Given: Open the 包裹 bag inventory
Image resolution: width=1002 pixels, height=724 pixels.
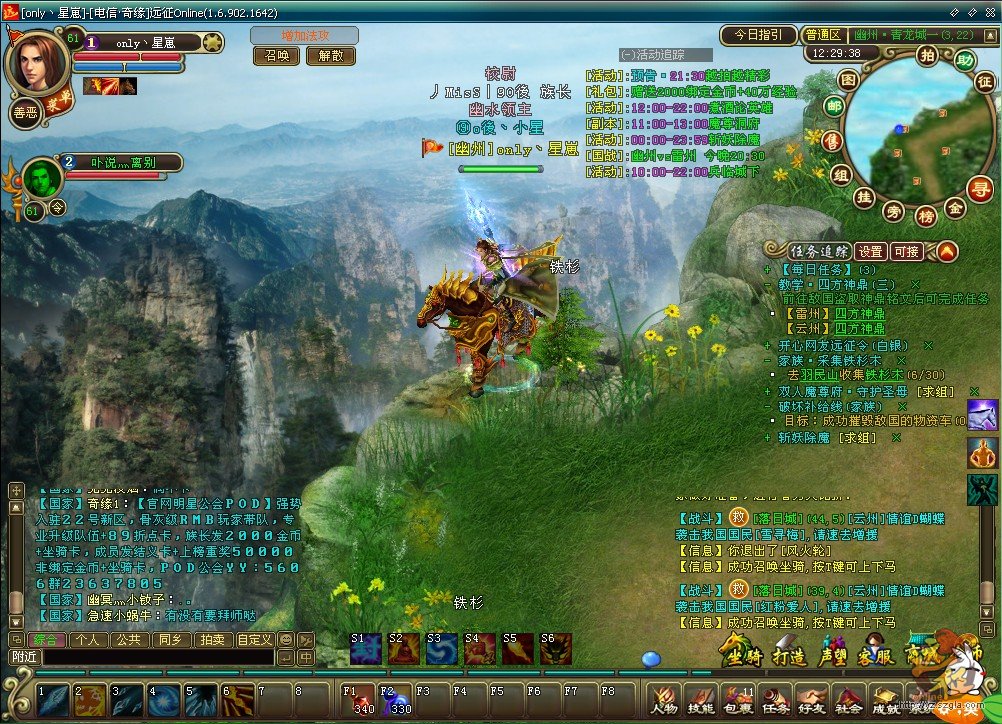Looking at the screenshot, I should pyautogui.click(x=738, y=699).
